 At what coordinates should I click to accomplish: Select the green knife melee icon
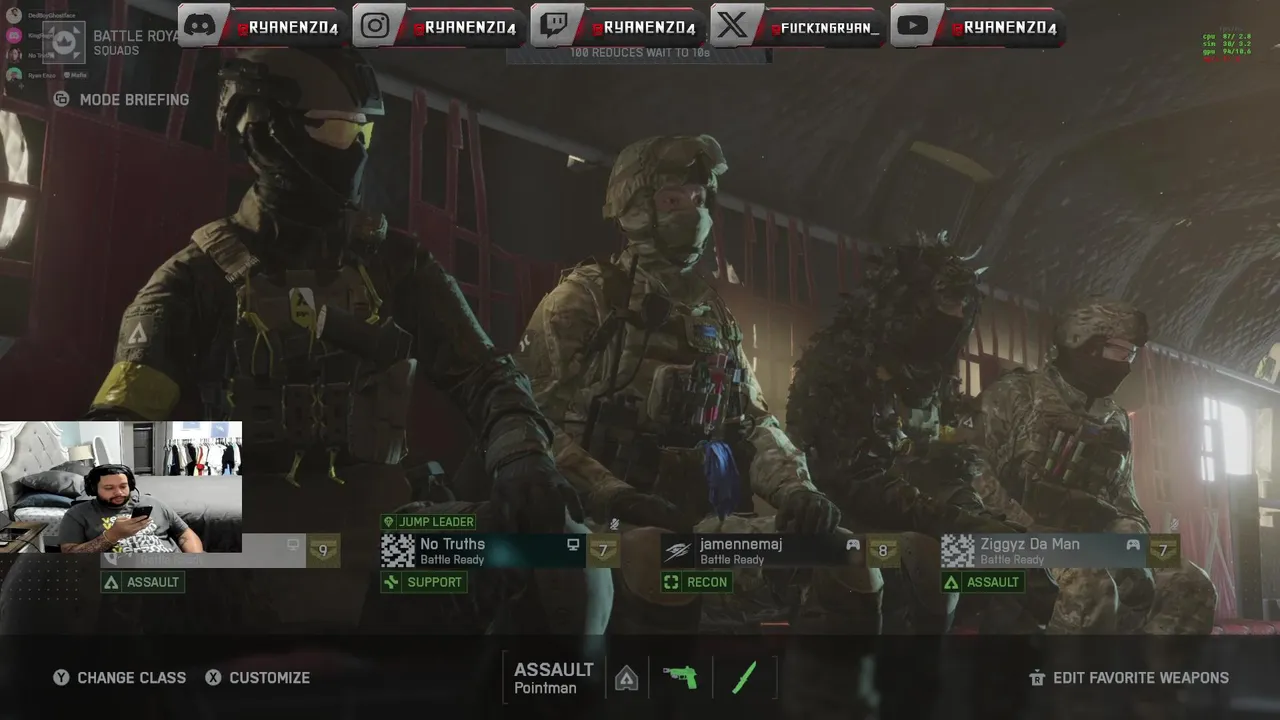[x=744, y=677]
